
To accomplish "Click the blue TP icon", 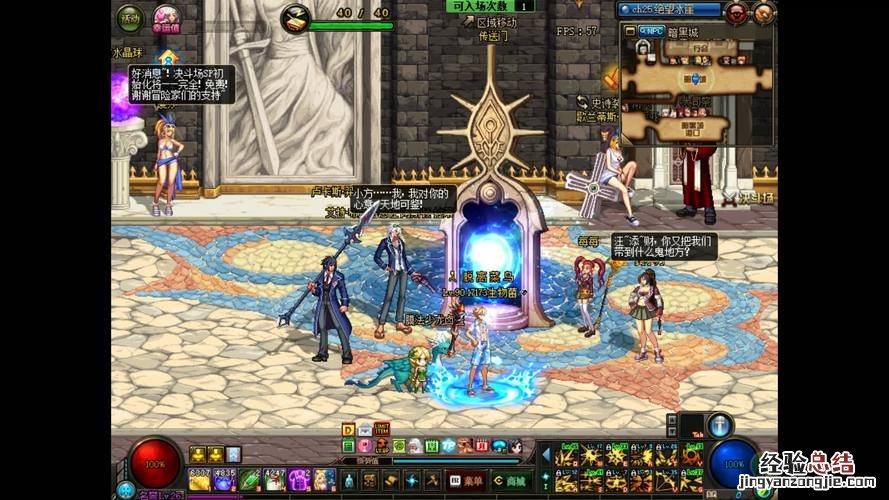I will point(449,446).
